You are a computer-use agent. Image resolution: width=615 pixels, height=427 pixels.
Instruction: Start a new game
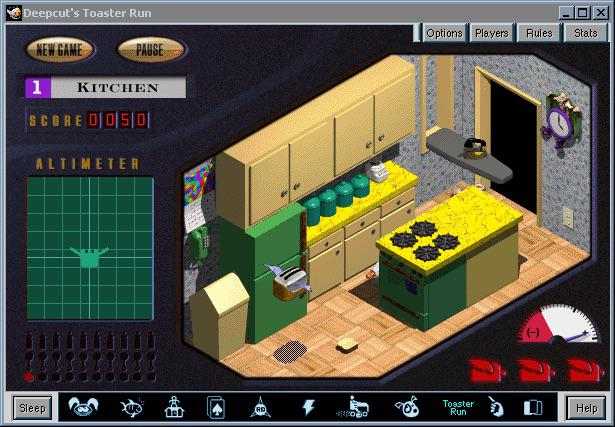point(59,49)
